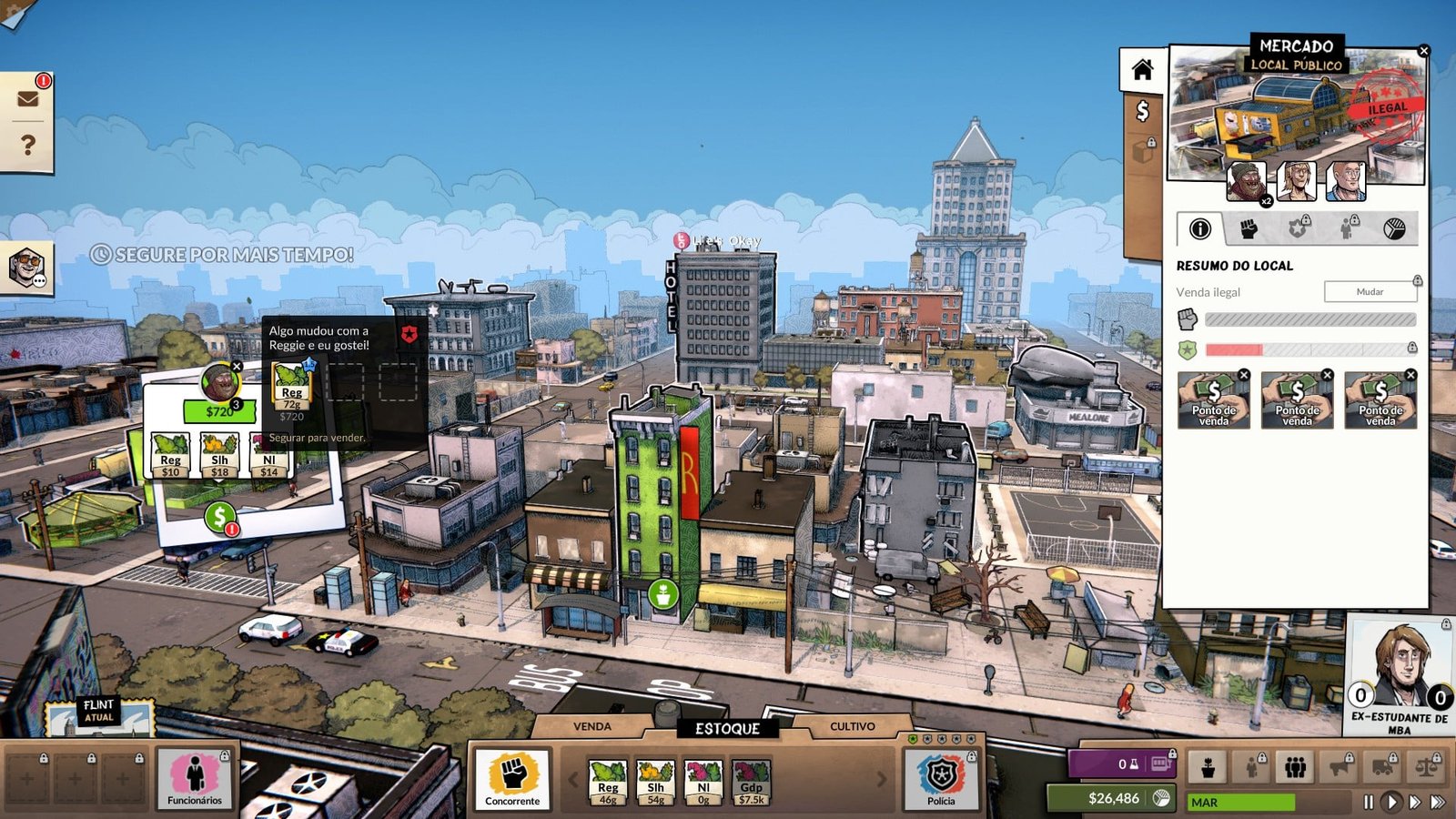Open the Funcionários panel

click(195, 779)
